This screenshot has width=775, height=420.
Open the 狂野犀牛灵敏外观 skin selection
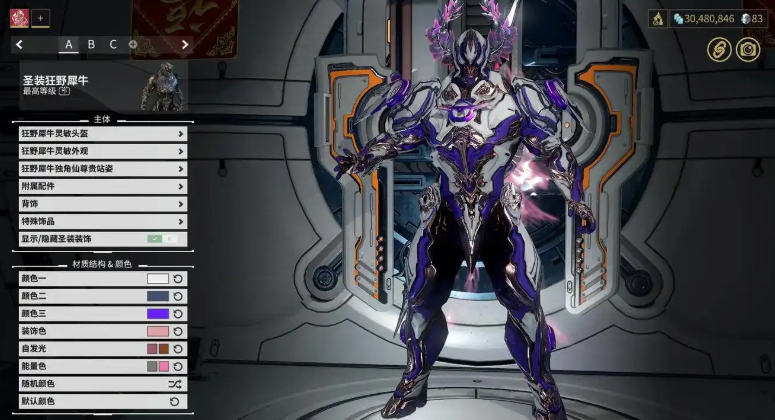pos(102,151)
